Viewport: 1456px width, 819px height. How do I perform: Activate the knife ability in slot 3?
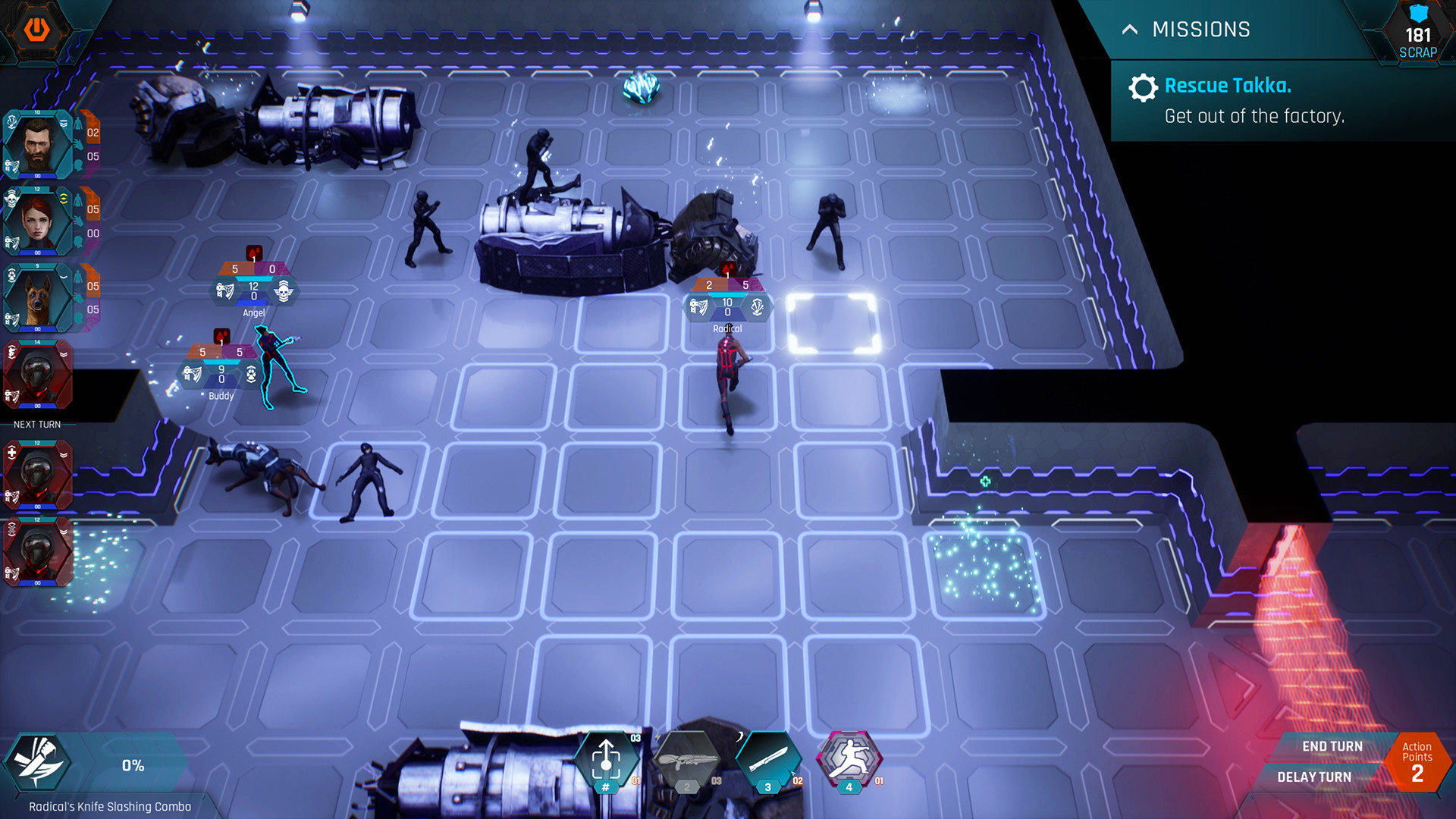pos(768,762)
